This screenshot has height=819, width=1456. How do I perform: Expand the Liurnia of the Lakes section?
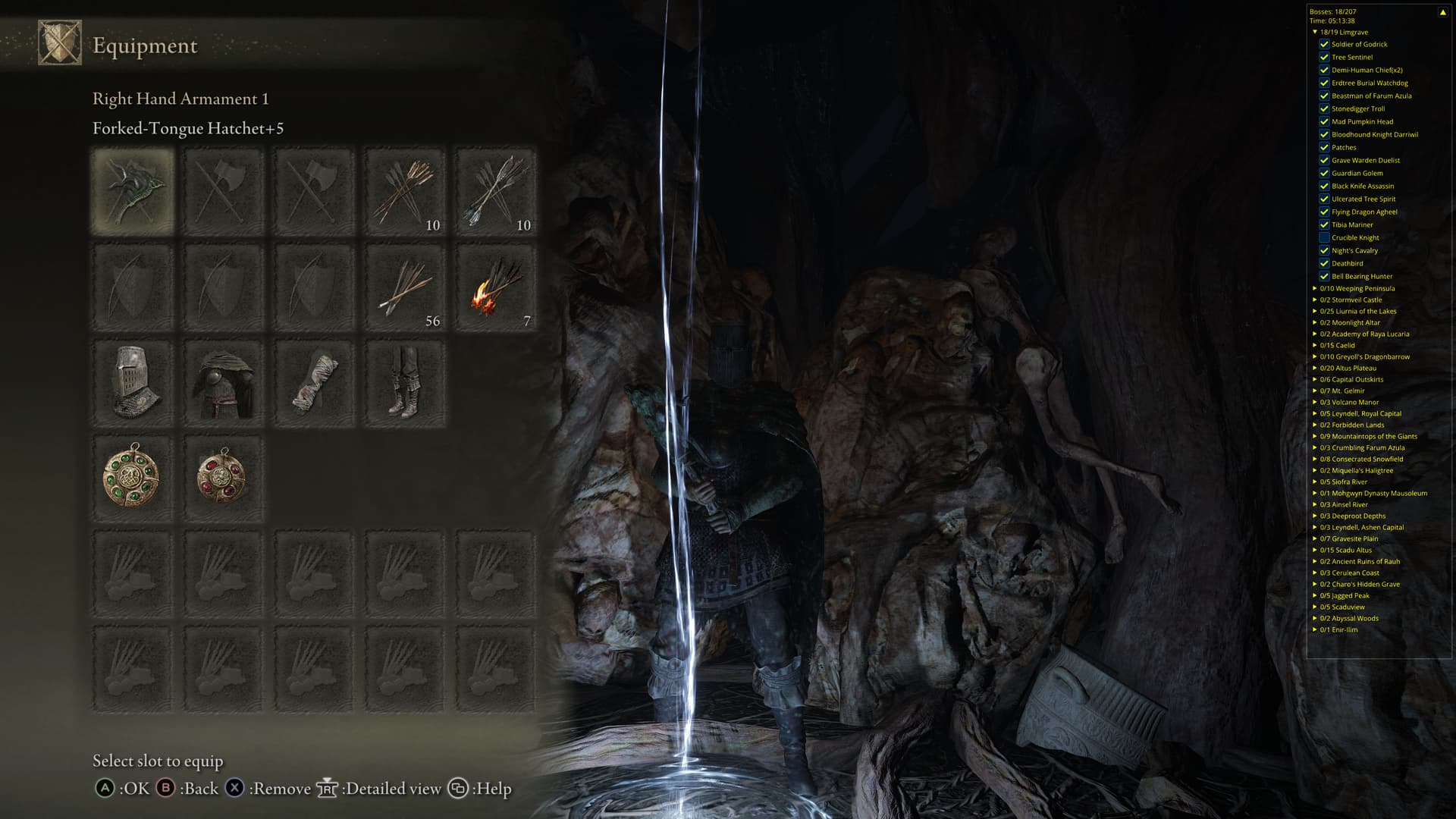click(x=1315, y=311)
